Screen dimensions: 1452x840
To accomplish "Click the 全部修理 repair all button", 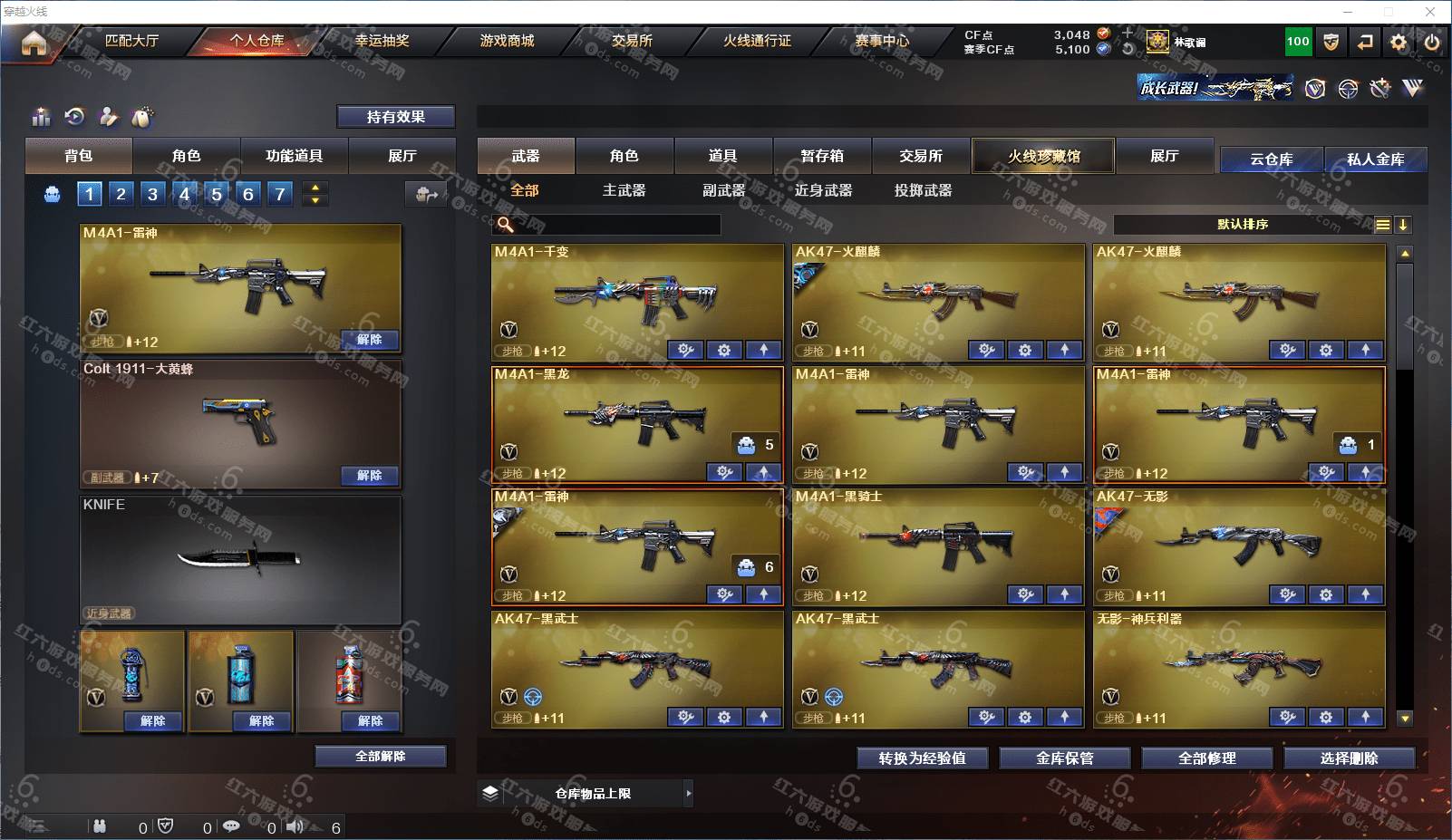I will (1206, 758).
